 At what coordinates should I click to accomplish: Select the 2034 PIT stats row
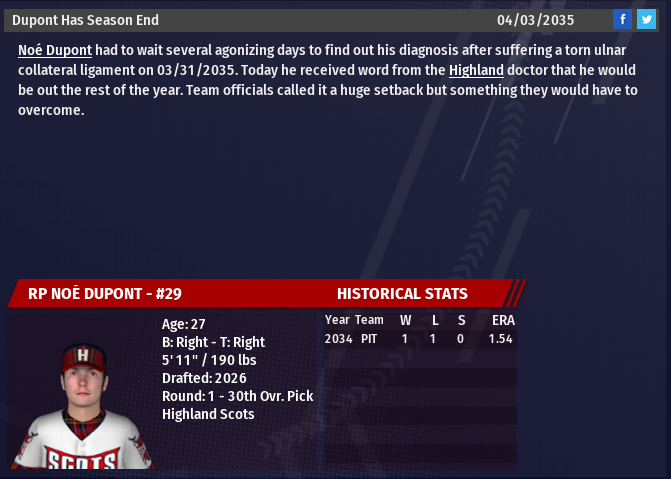(419, 340)
